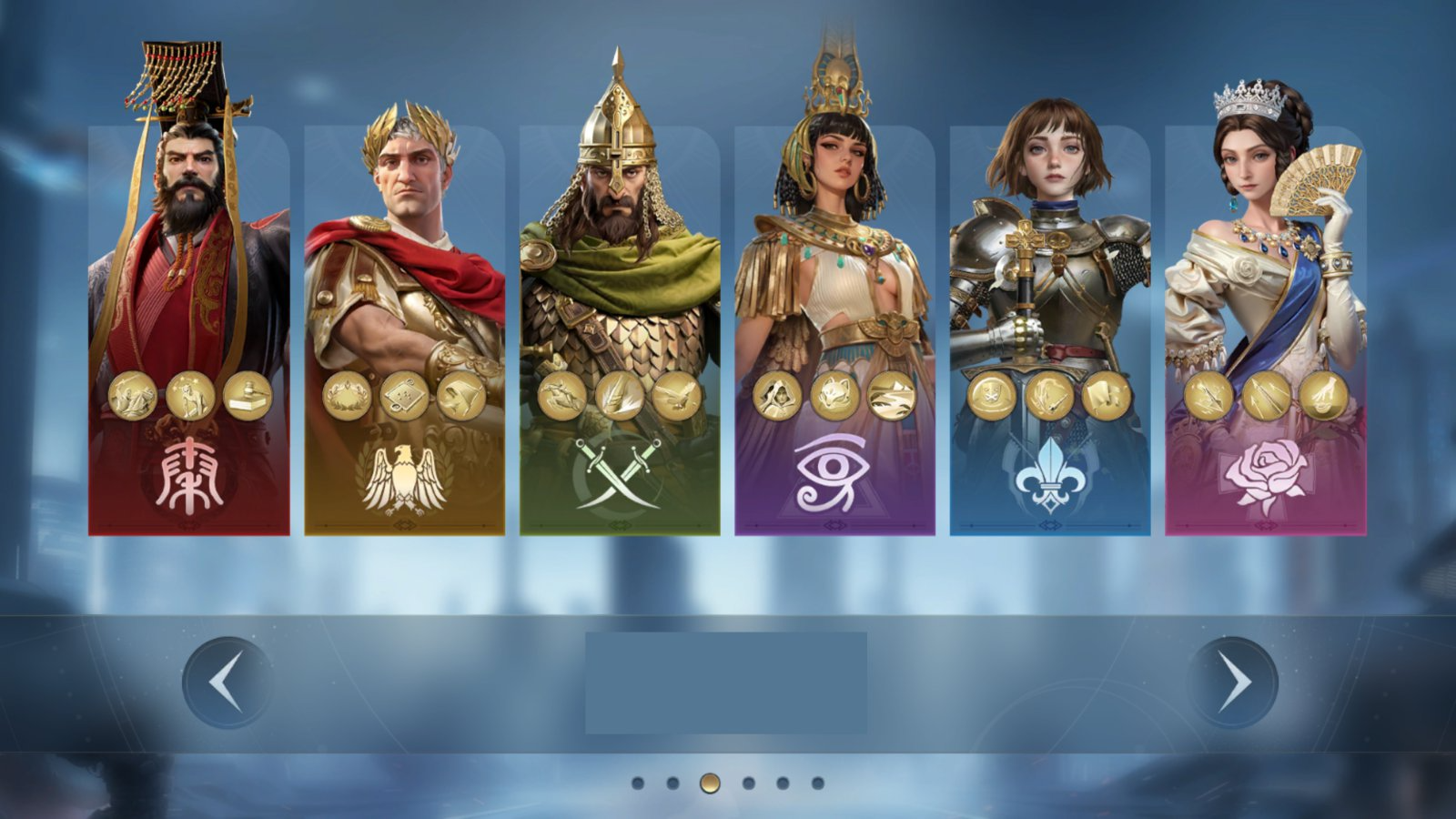Open the cat head skill icon
This screenshot has height=819, width=1456.
point(834,396)
